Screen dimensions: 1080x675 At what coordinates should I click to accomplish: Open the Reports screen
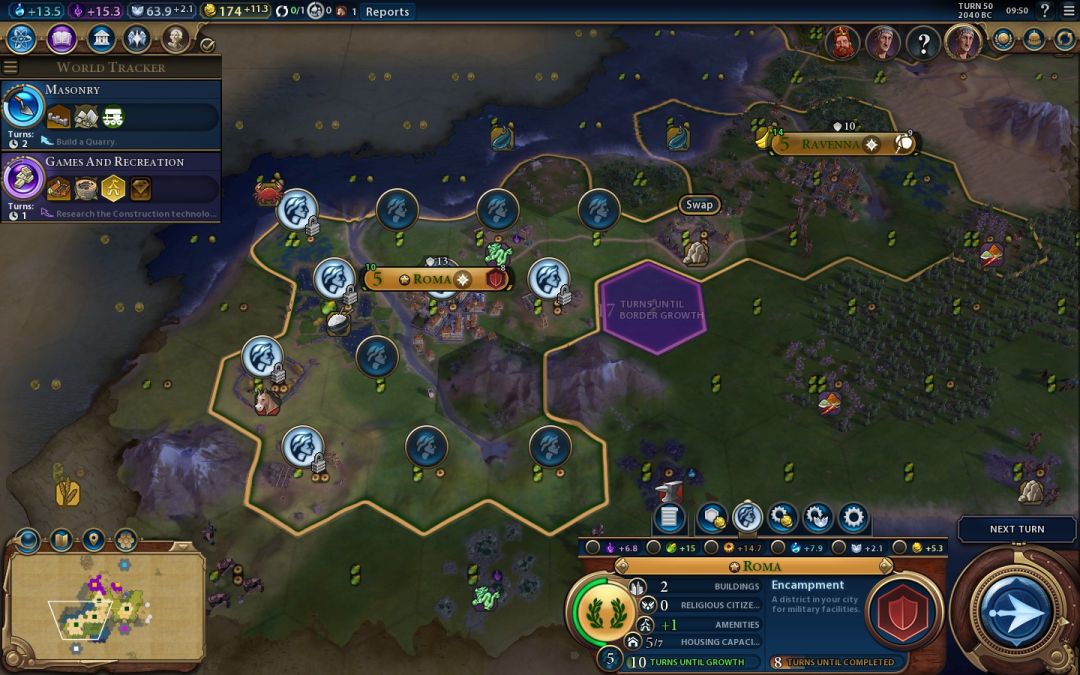click(387, 11)
